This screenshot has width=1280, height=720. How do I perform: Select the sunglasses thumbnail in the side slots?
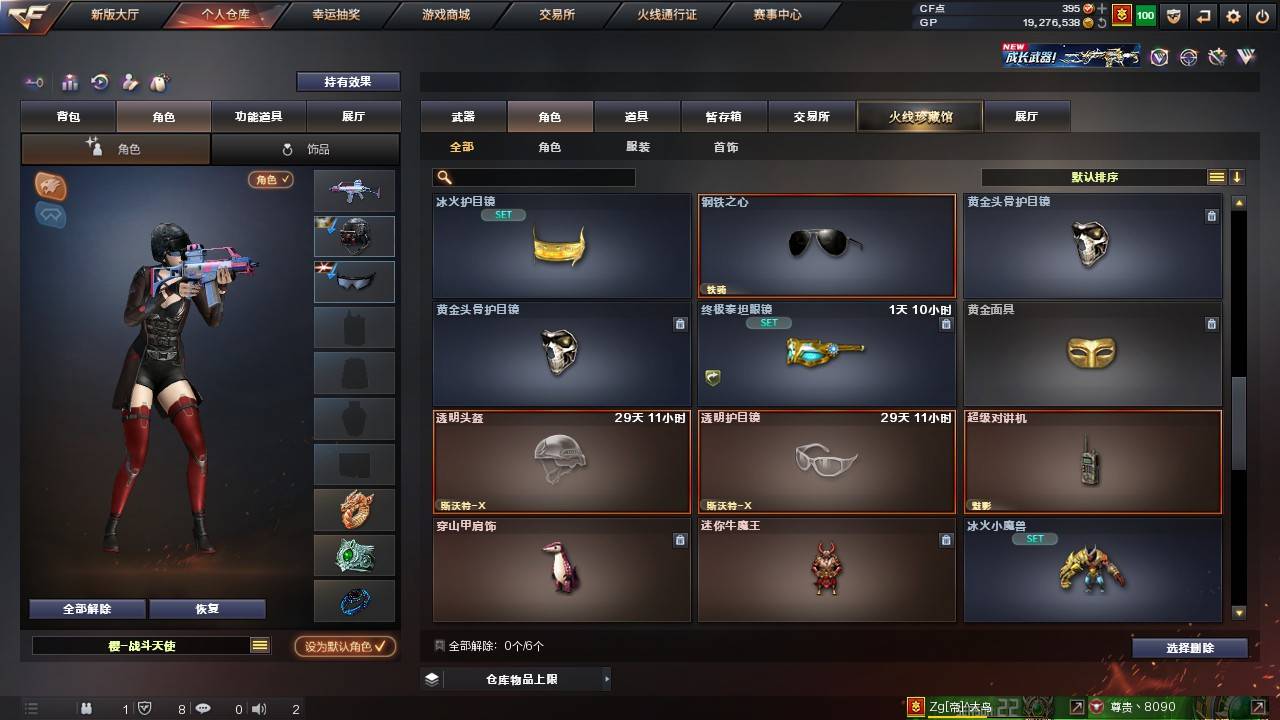coord(353,281)
